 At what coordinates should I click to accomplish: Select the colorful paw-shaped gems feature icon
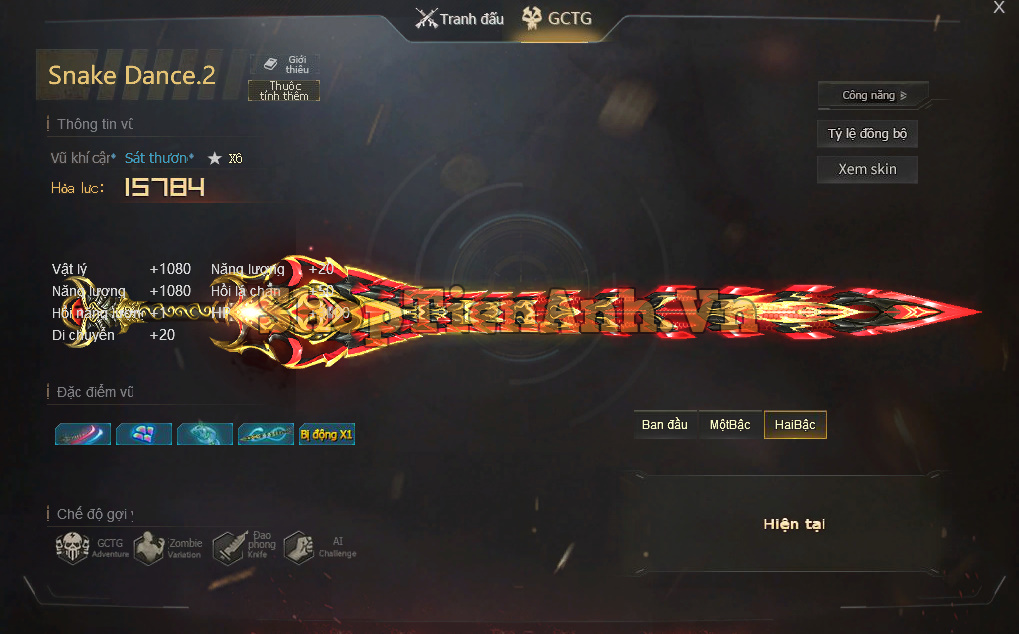coord(144,434)
